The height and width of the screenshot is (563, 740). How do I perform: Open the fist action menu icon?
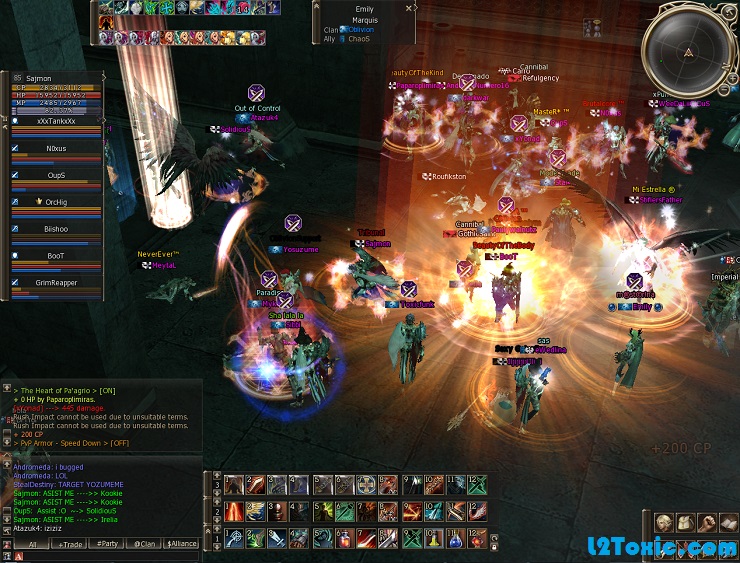pos(707,523)
